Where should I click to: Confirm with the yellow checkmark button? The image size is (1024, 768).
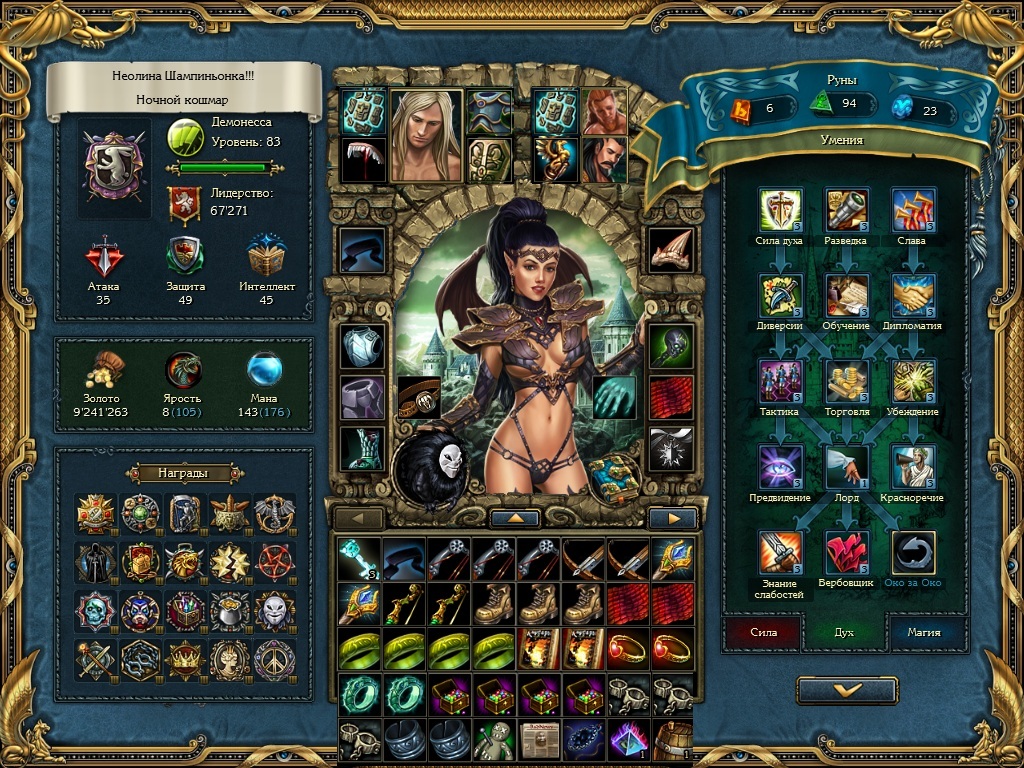pos(847,690)
